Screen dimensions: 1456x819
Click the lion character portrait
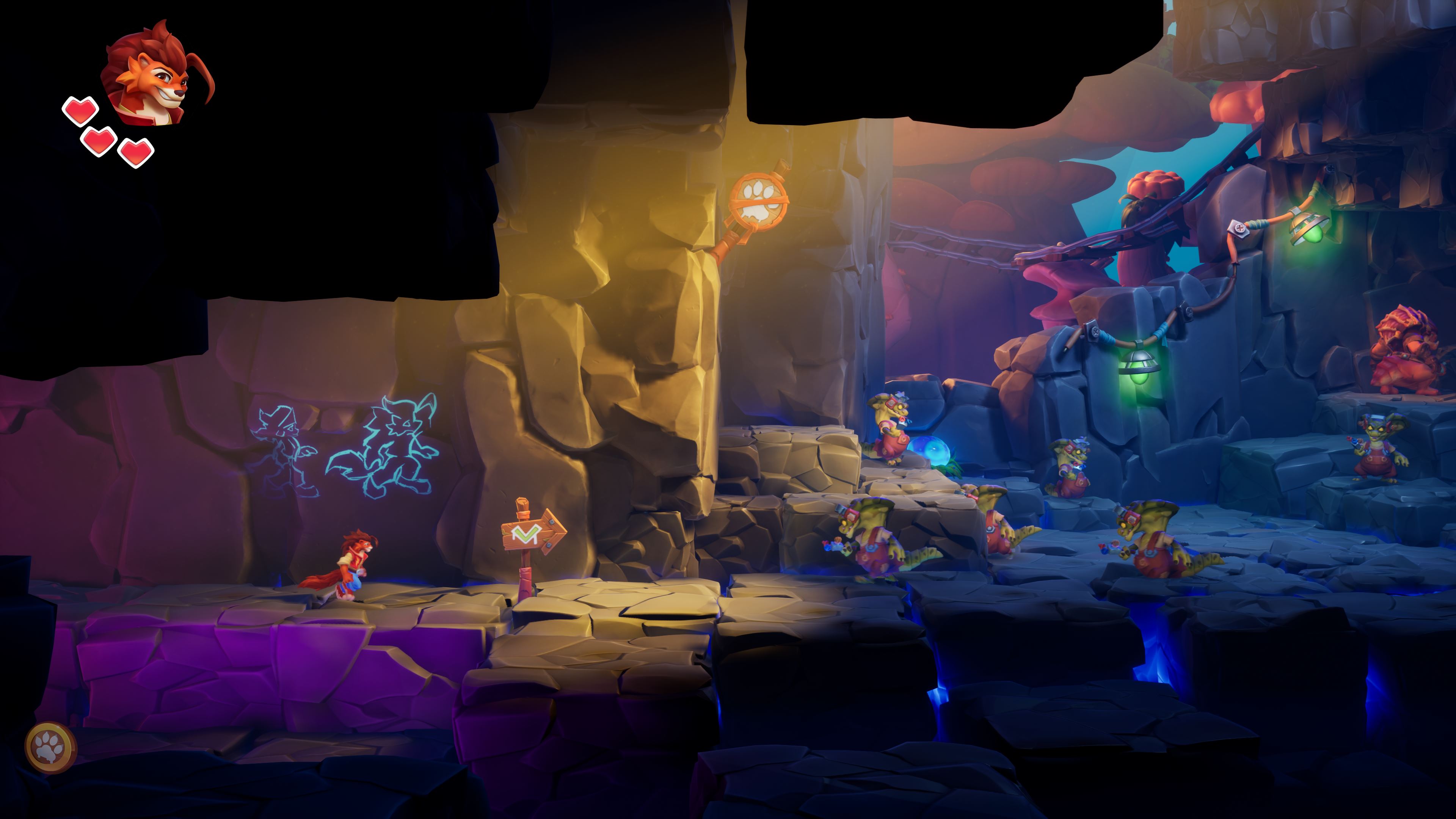154,75
